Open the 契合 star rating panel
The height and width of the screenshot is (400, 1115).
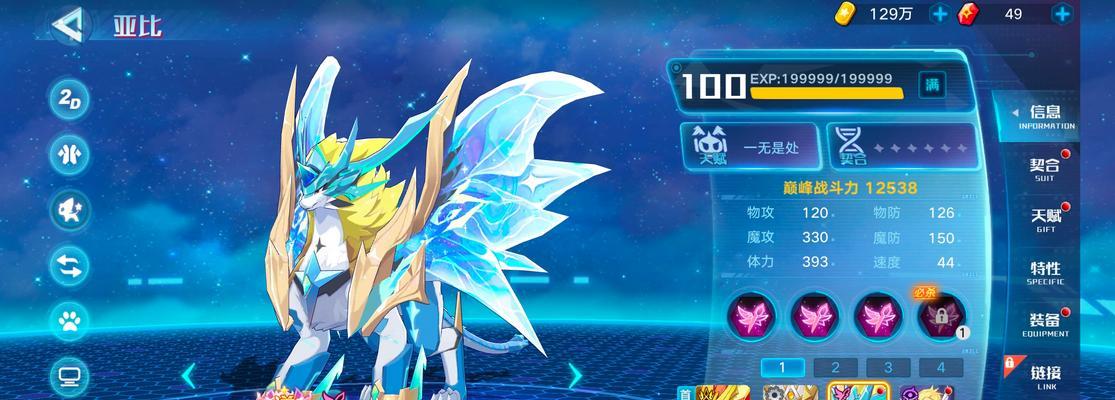[900, 147]
